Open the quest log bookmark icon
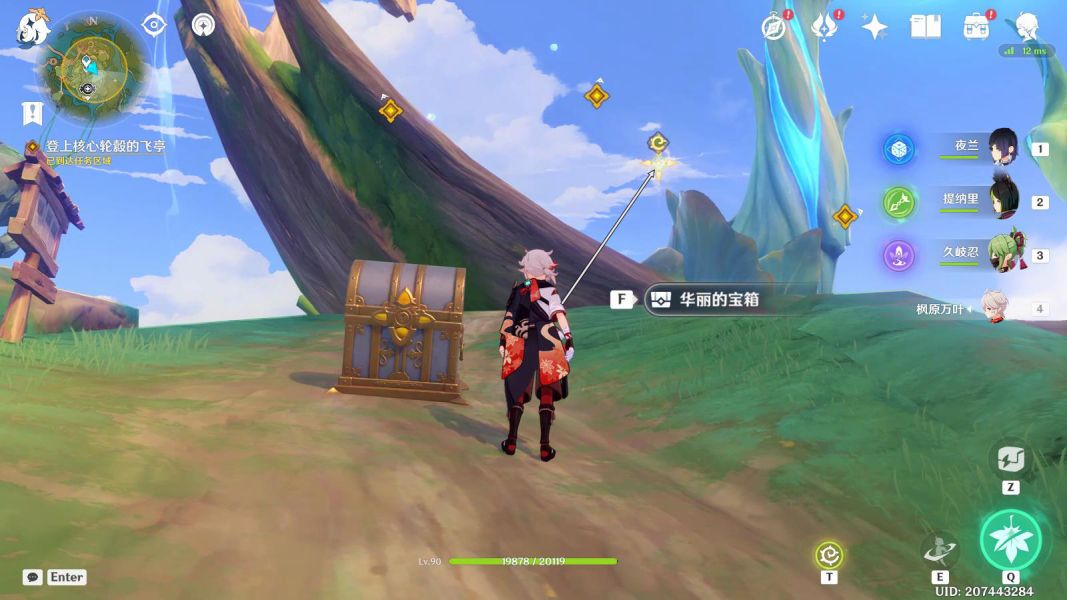 pos(32,113)
